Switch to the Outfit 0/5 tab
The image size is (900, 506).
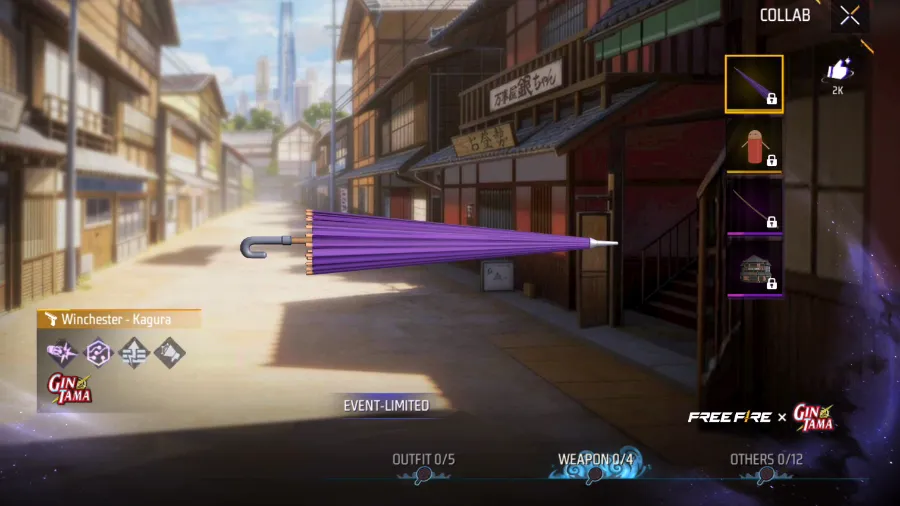pos(424,461)
